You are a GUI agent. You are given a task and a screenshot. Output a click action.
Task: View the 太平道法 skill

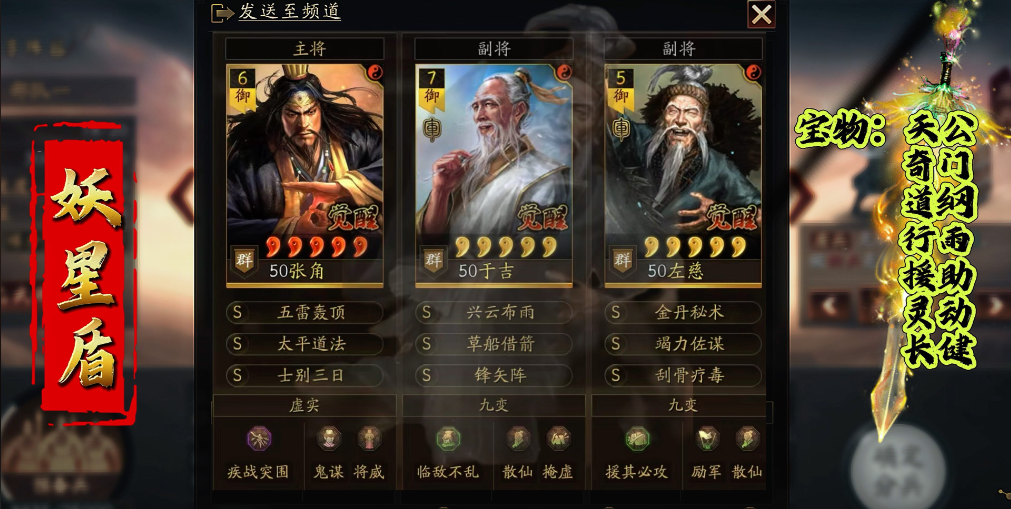[x=306, y=344]
